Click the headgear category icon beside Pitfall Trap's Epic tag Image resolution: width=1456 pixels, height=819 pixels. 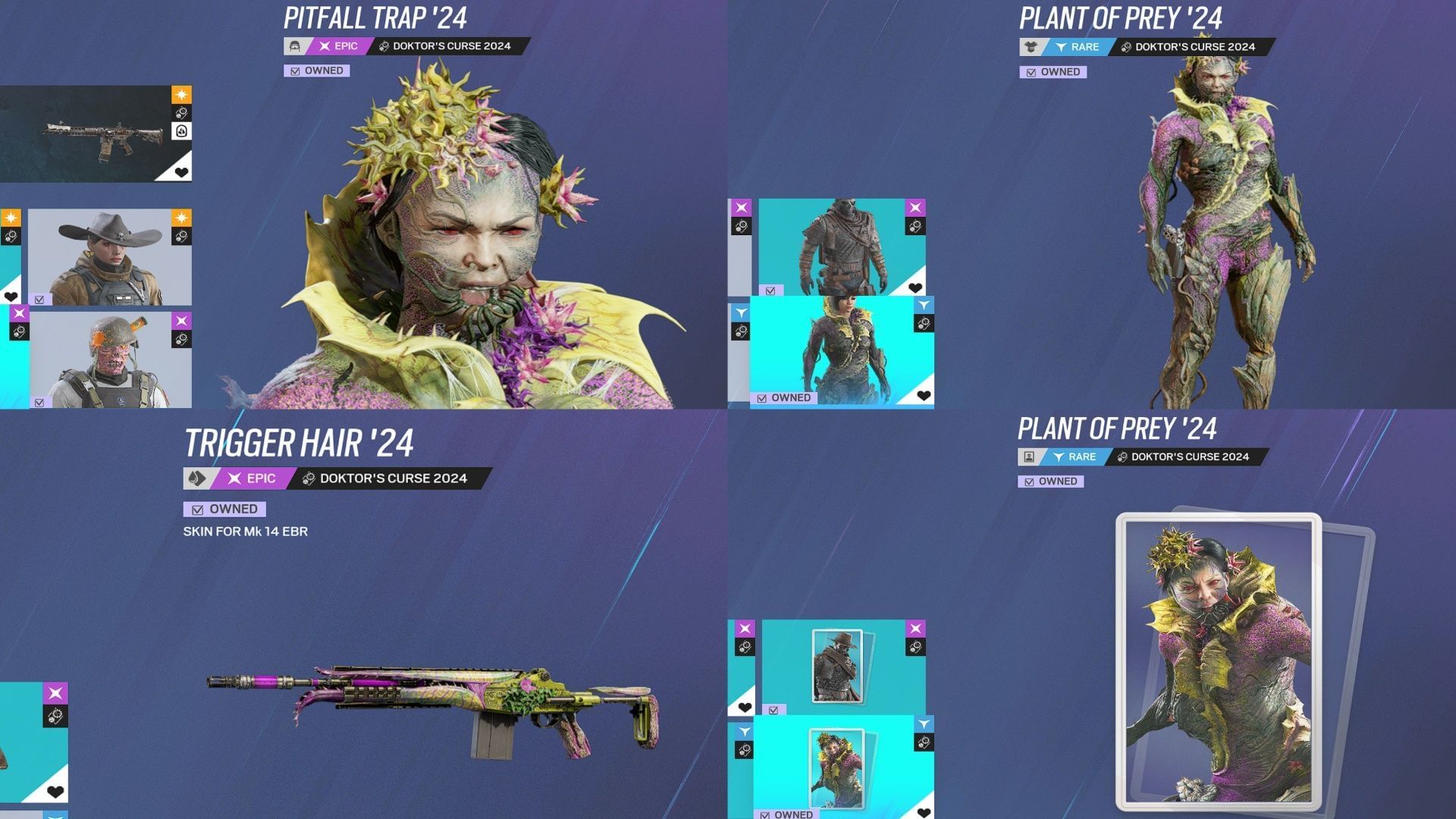coord(294,46)
